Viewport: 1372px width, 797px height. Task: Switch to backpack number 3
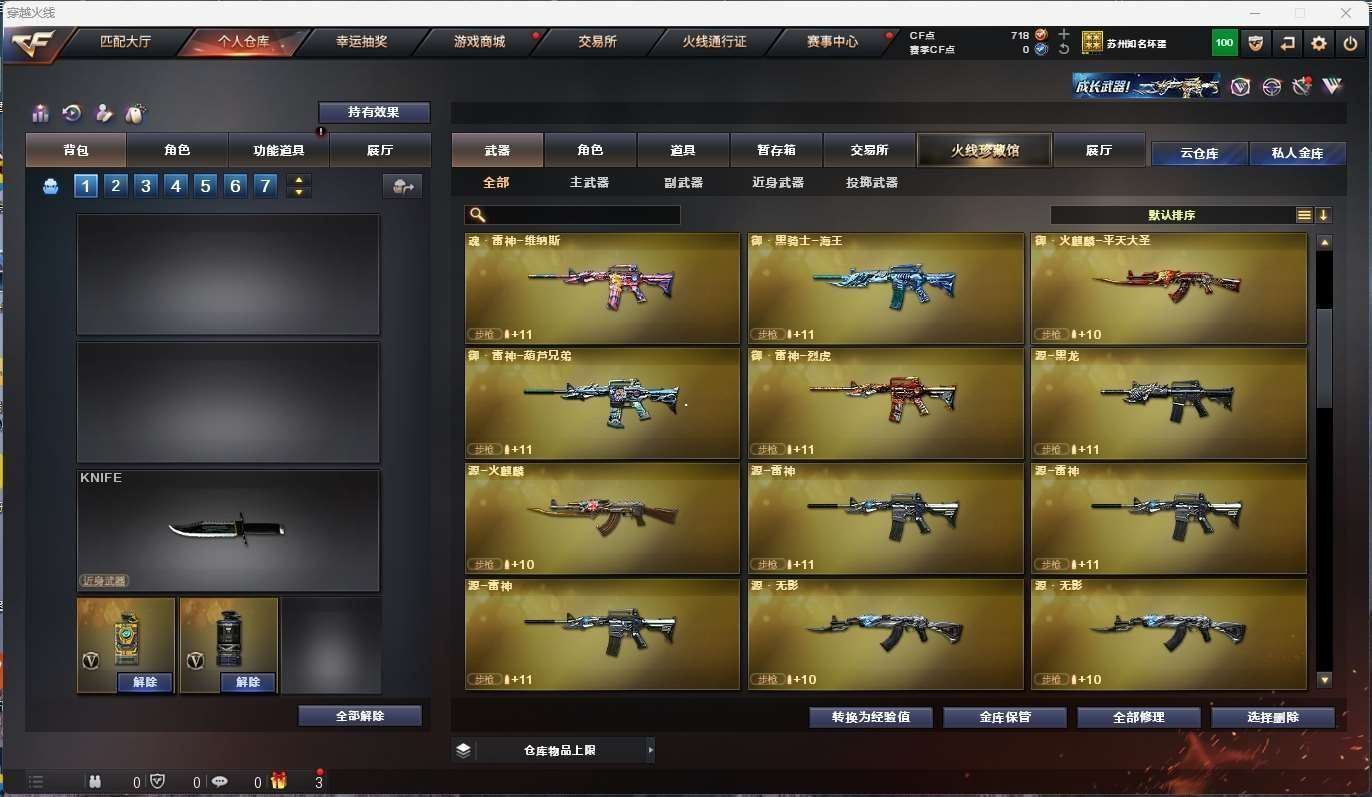(x=146, y=186)
